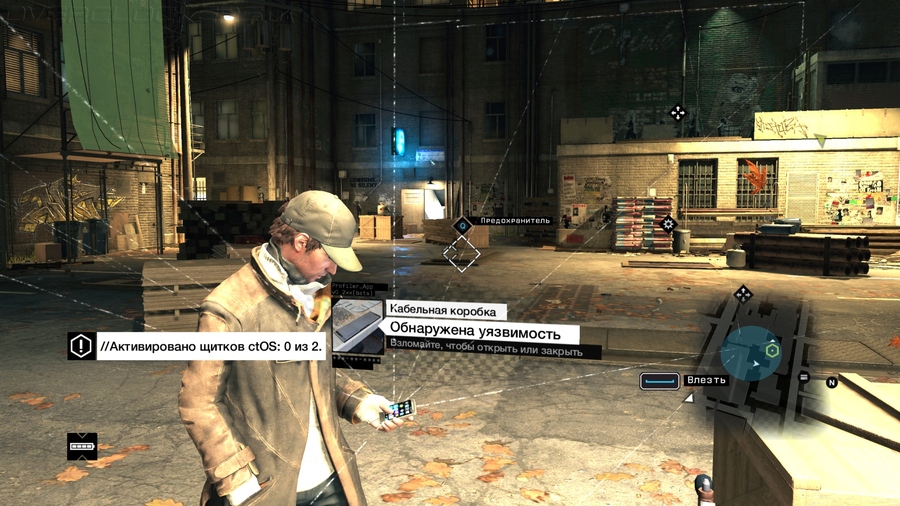
Task: Click the gear-shaped hack marker
Action: [x=669, y=222]
